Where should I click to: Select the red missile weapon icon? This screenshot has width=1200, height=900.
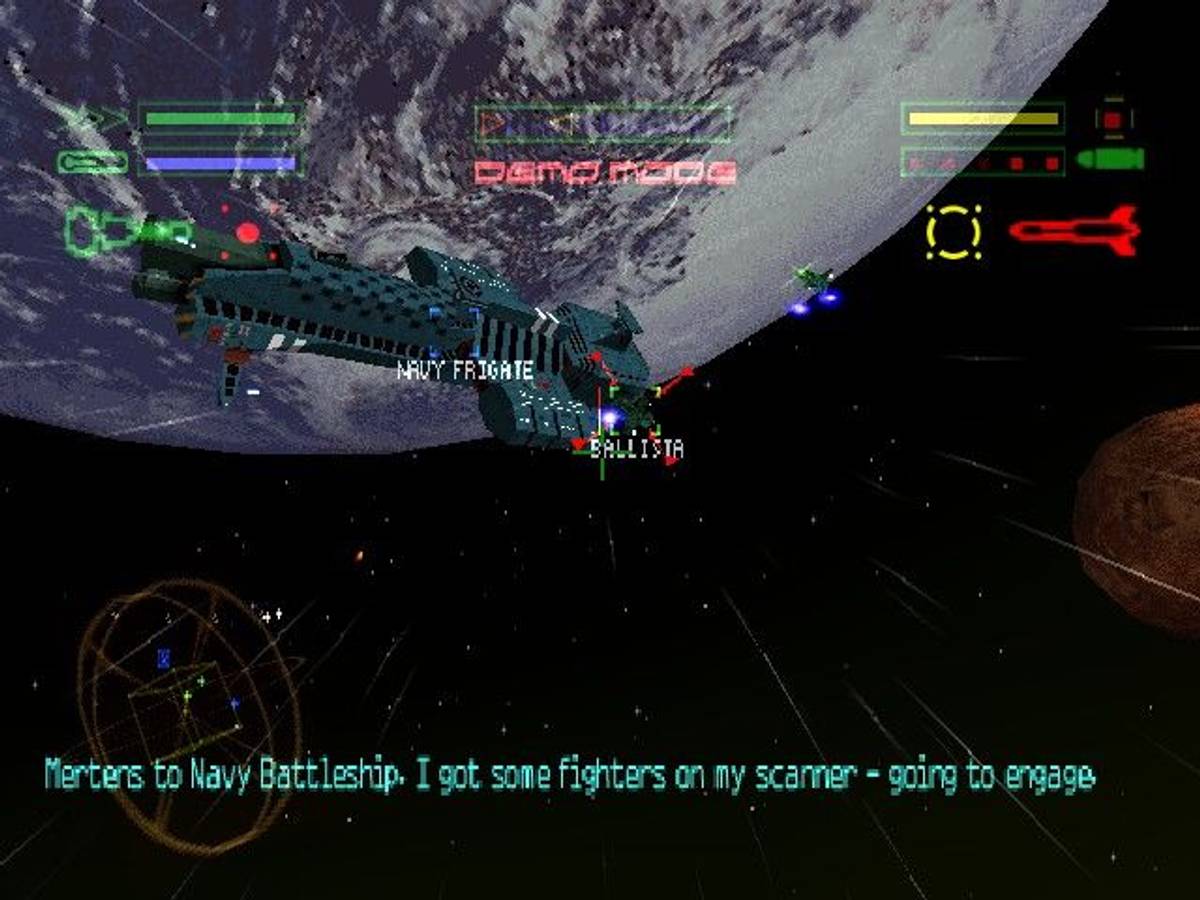tap(1075, 231)
